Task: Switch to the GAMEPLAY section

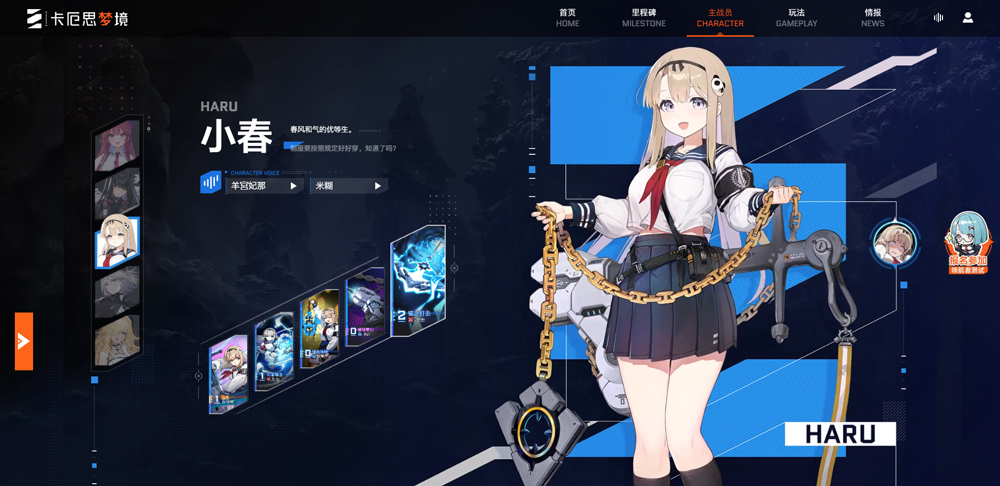Action: pos(796,18)
